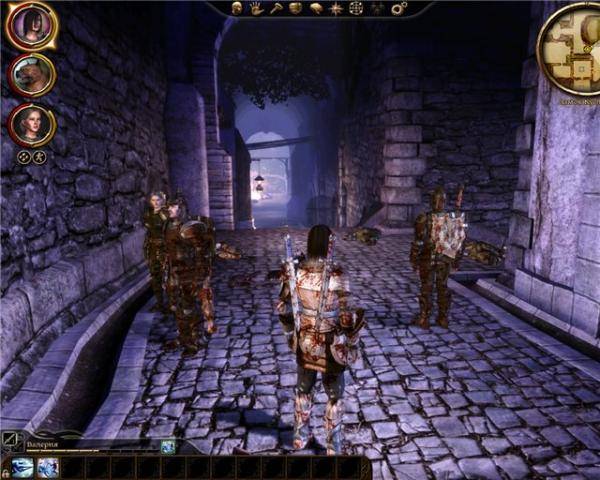Toggle the party hold position button
Viewport: 600px width, 480px height.
[x=39, y=156]
